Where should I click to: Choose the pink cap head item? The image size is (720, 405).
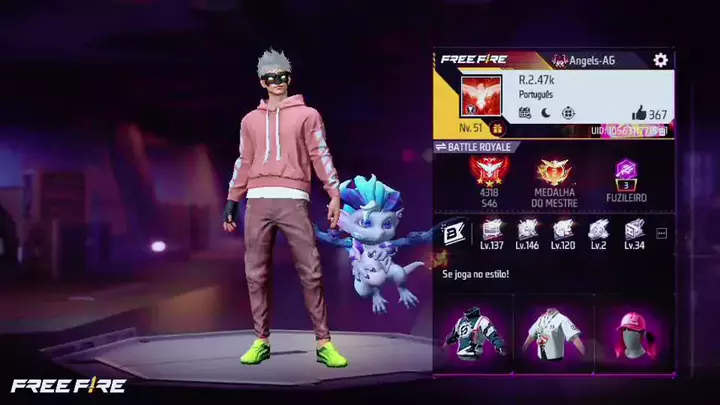click(627, 333)
